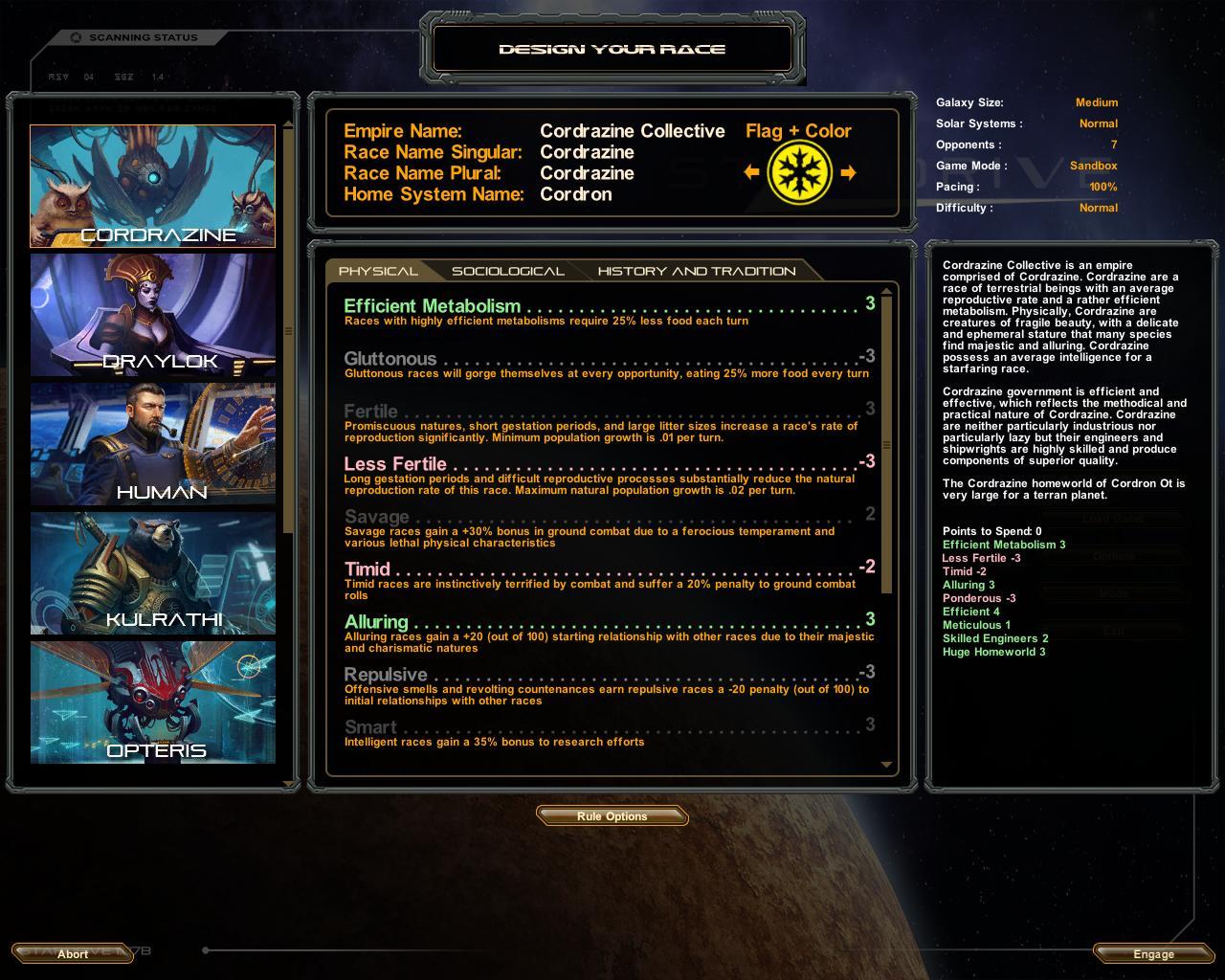This screenshot has width=1225, height=980.
Task: Engage to start the game
Action: (1153, 954)
